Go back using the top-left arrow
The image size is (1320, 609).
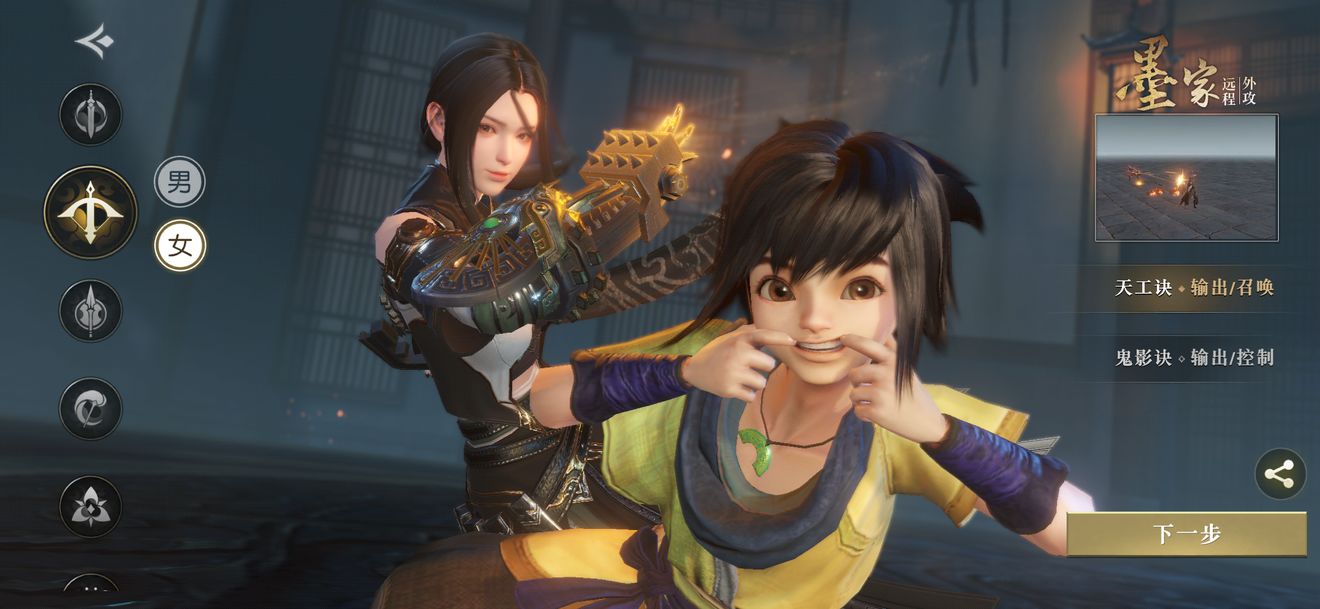pyautogui.click(x=94, y=42)
